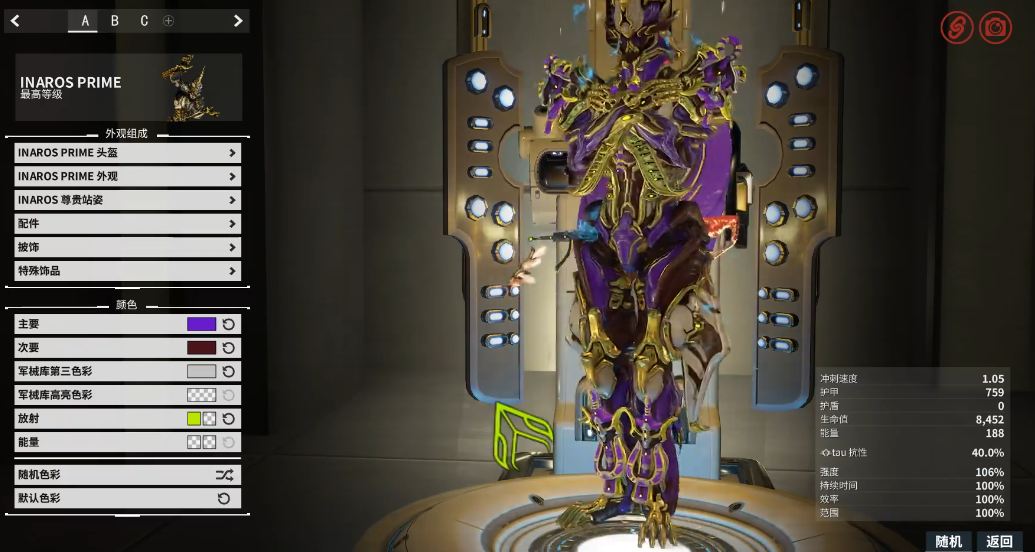1035x552 pixels.
Task: Click the red link share icon
Action: click(956, 28)
